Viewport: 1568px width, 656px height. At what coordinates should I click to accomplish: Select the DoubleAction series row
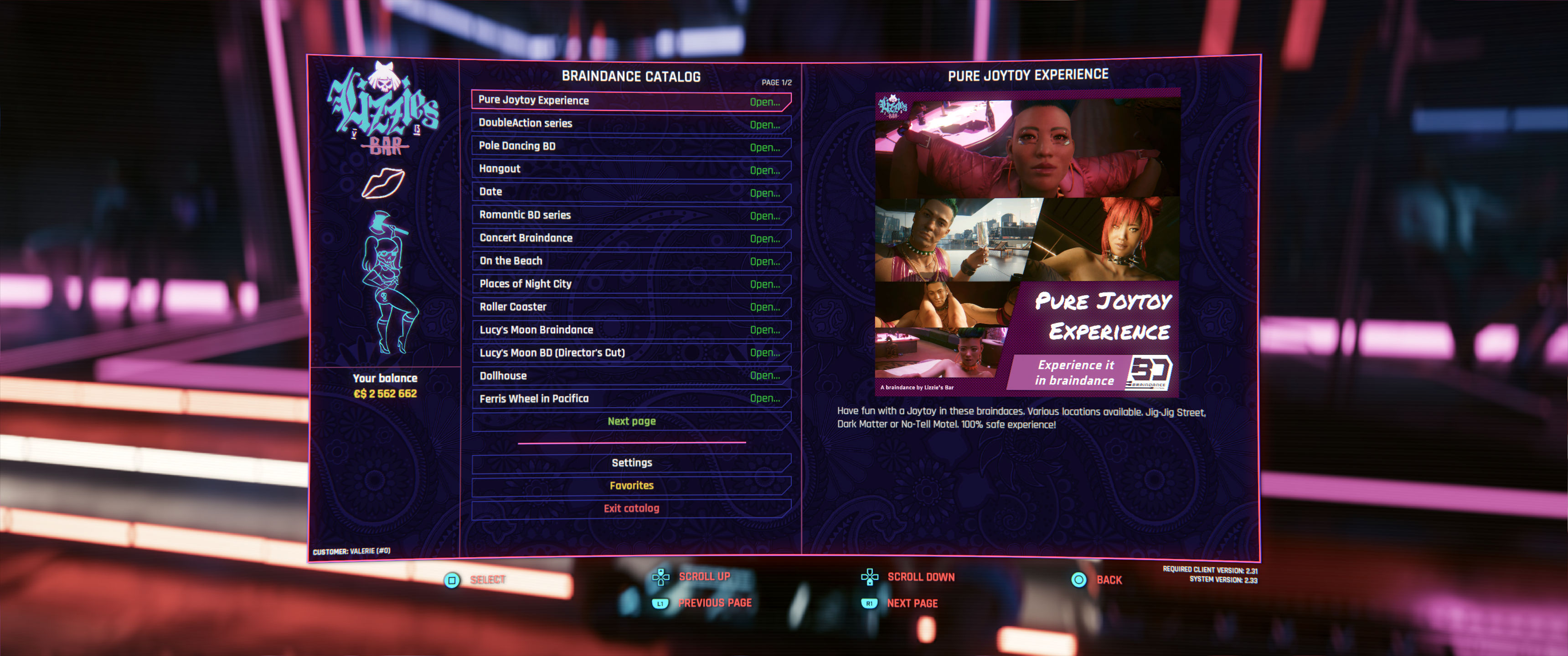click(630, 123)
